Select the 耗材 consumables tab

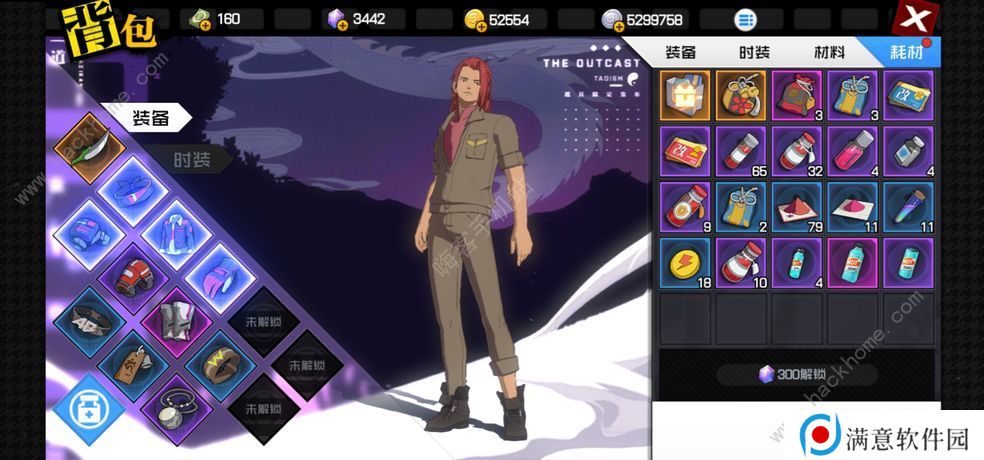[x=907, y=53]
